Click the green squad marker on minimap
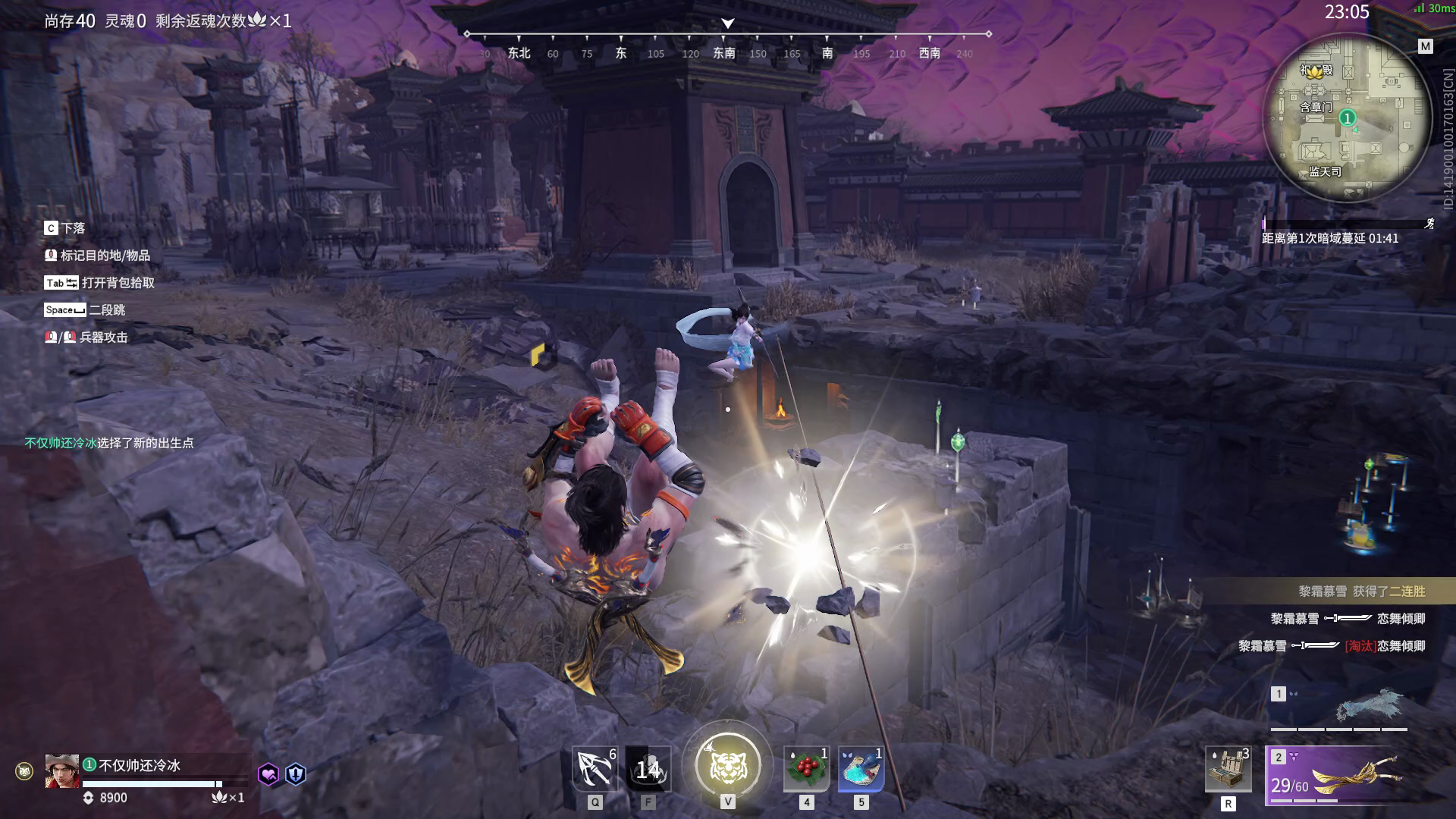The width and height of the screenshot is (1456, 819). pyautogui.click(x=1347, y=118)
